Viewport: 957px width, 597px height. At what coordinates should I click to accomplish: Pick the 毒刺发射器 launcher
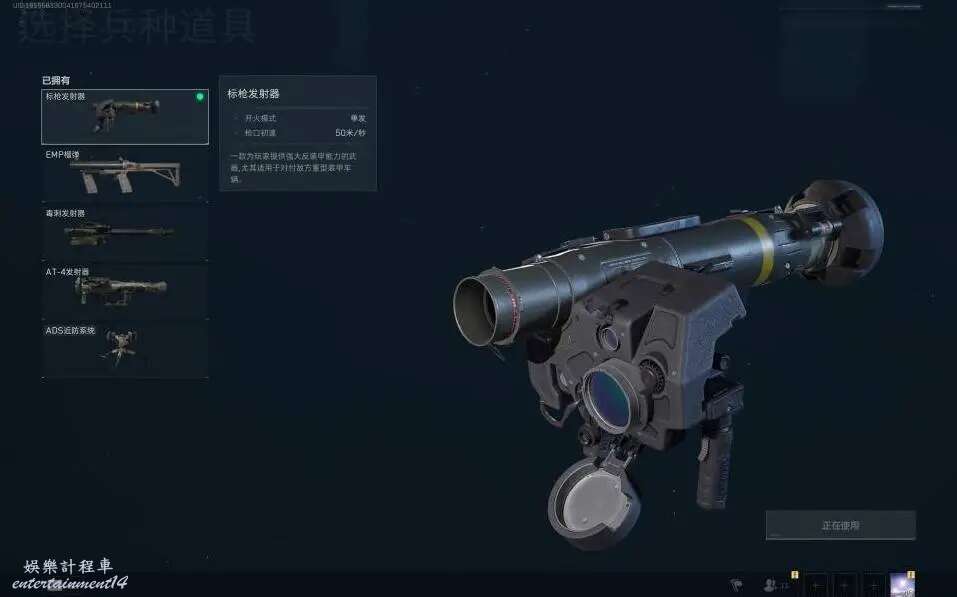point(124,233)
